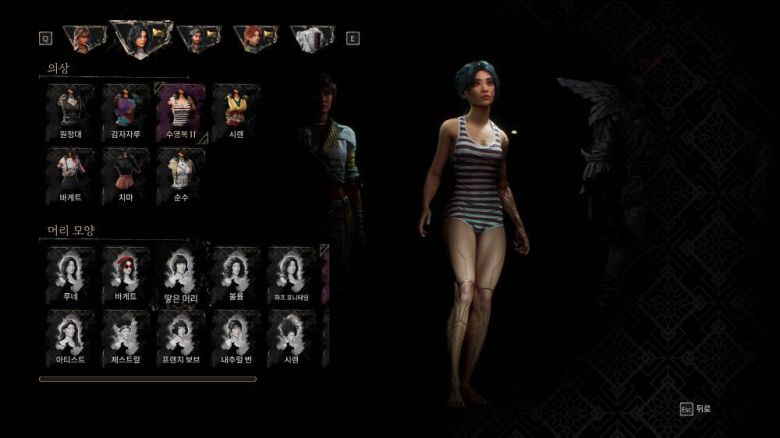The image size is (780, 438).
Task: Choose the 프렌치 보브 hairstyle
Action: [181, 335]
